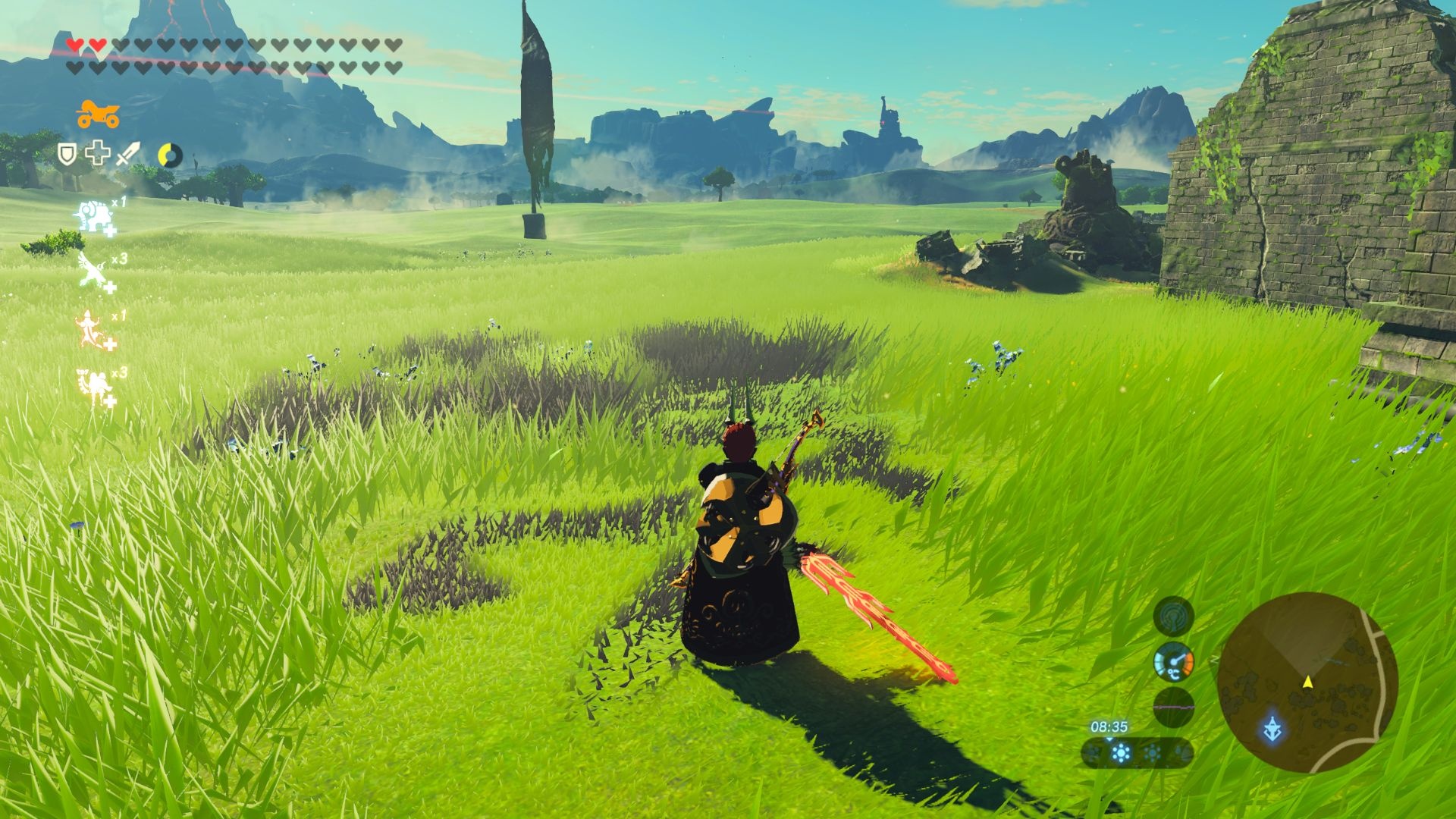
Task: Click the shield buff icon
Action: coord(67,155)
